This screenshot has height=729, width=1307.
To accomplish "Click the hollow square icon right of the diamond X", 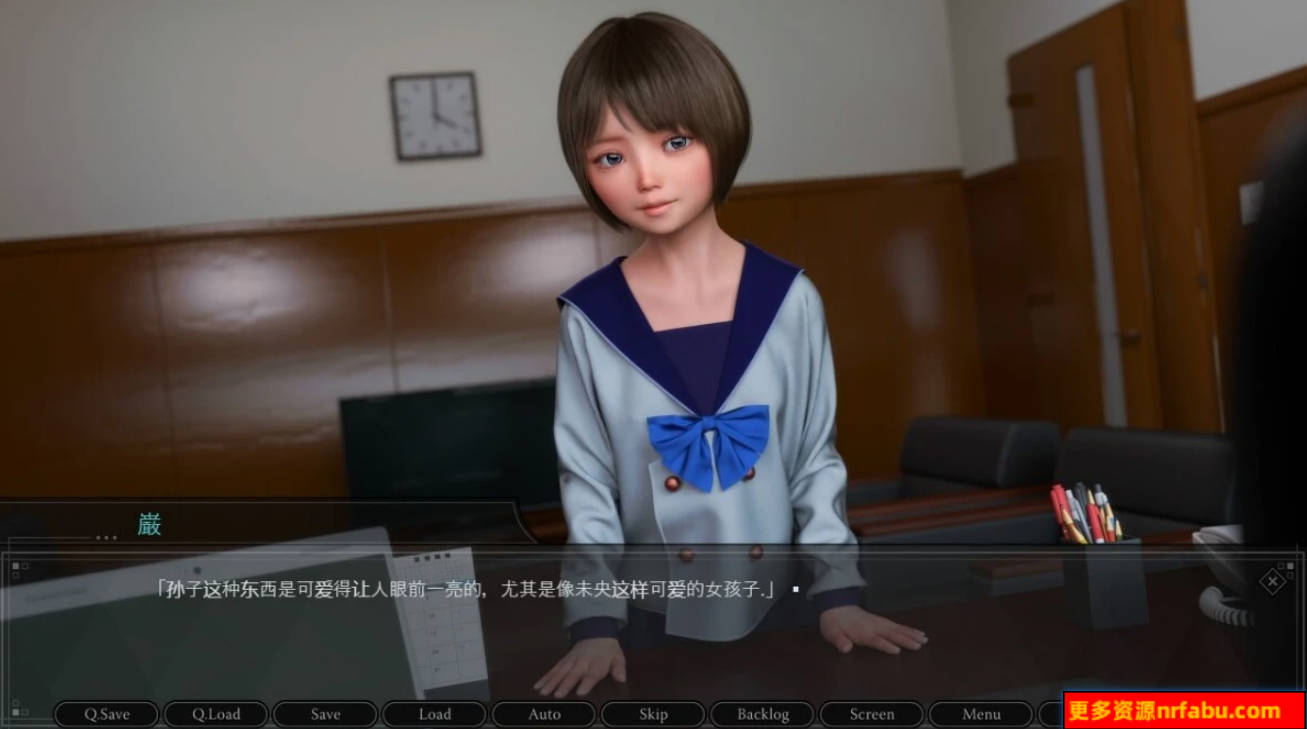I will 1280,565.
